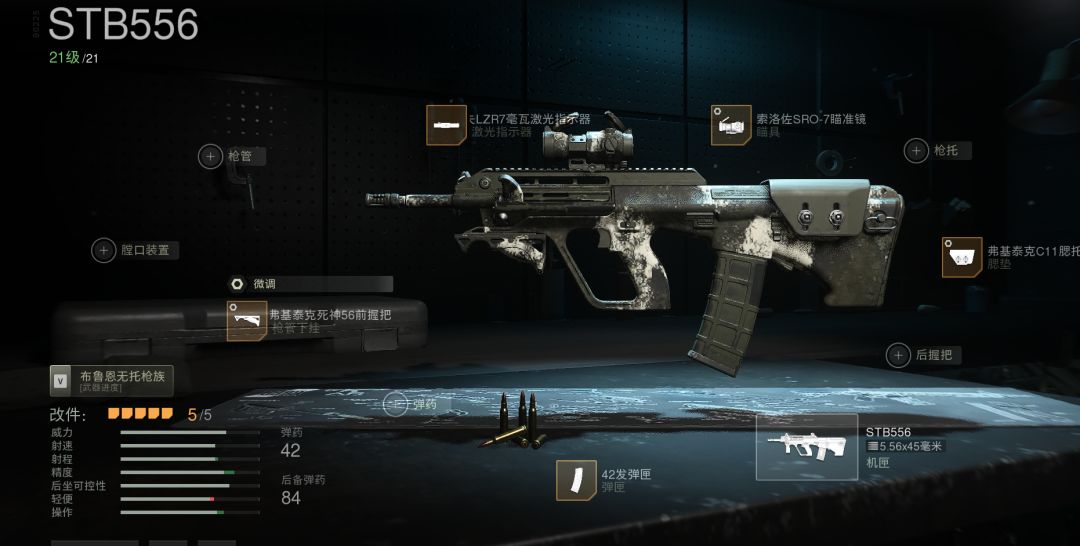Open the empty 枪管 barrel slot
The width and height of the screenshot is (1080, 546).
[211, 156]
